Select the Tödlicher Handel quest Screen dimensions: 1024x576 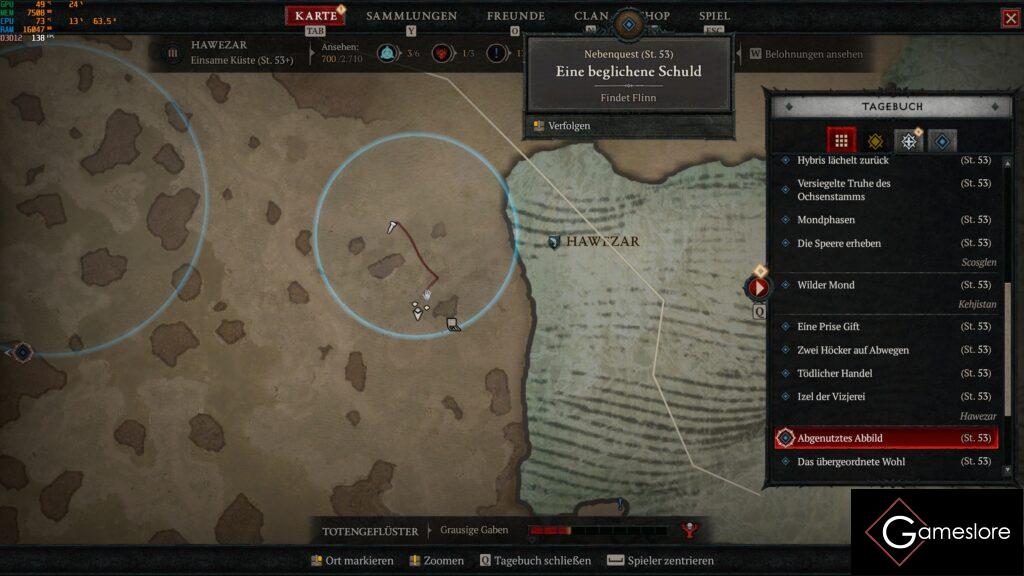[x=835, y=373]
